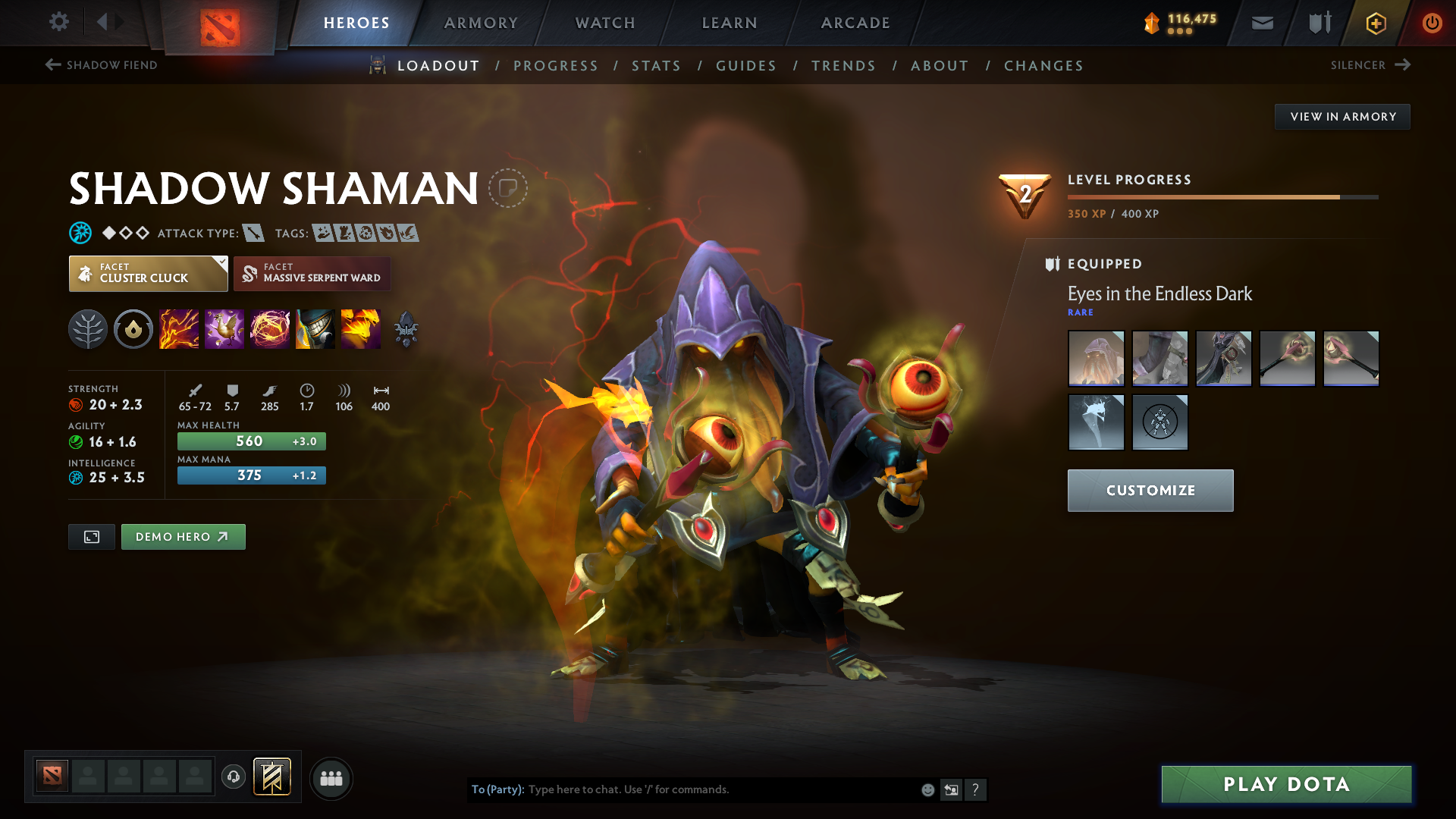Click the Dota 2 shards currency icon
The height and width of the screenshot is (819, 1456).
point(1150,23)
